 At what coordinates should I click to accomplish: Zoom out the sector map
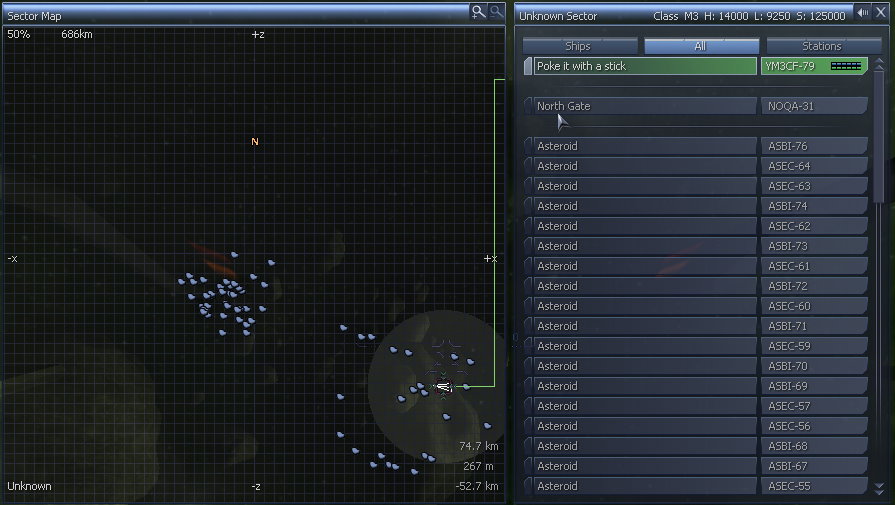pyautogui.click(x=494, y=11)
